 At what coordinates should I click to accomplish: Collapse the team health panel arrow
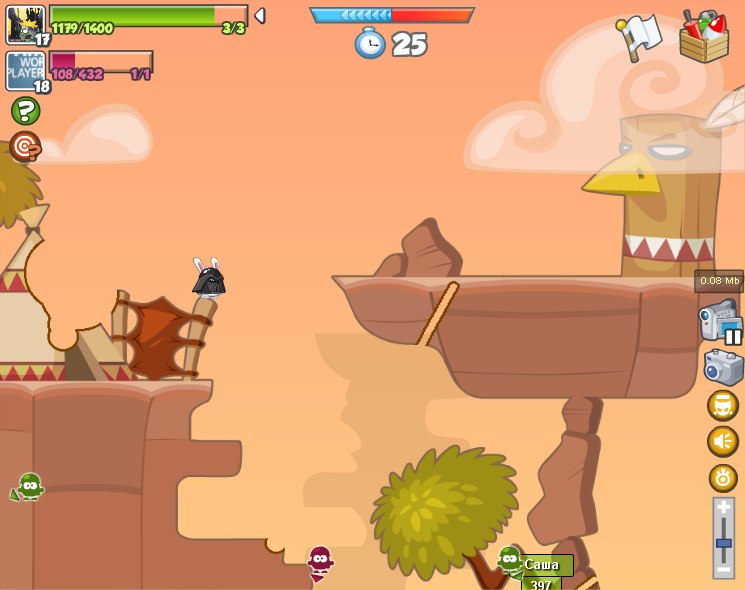pos(260,15)
